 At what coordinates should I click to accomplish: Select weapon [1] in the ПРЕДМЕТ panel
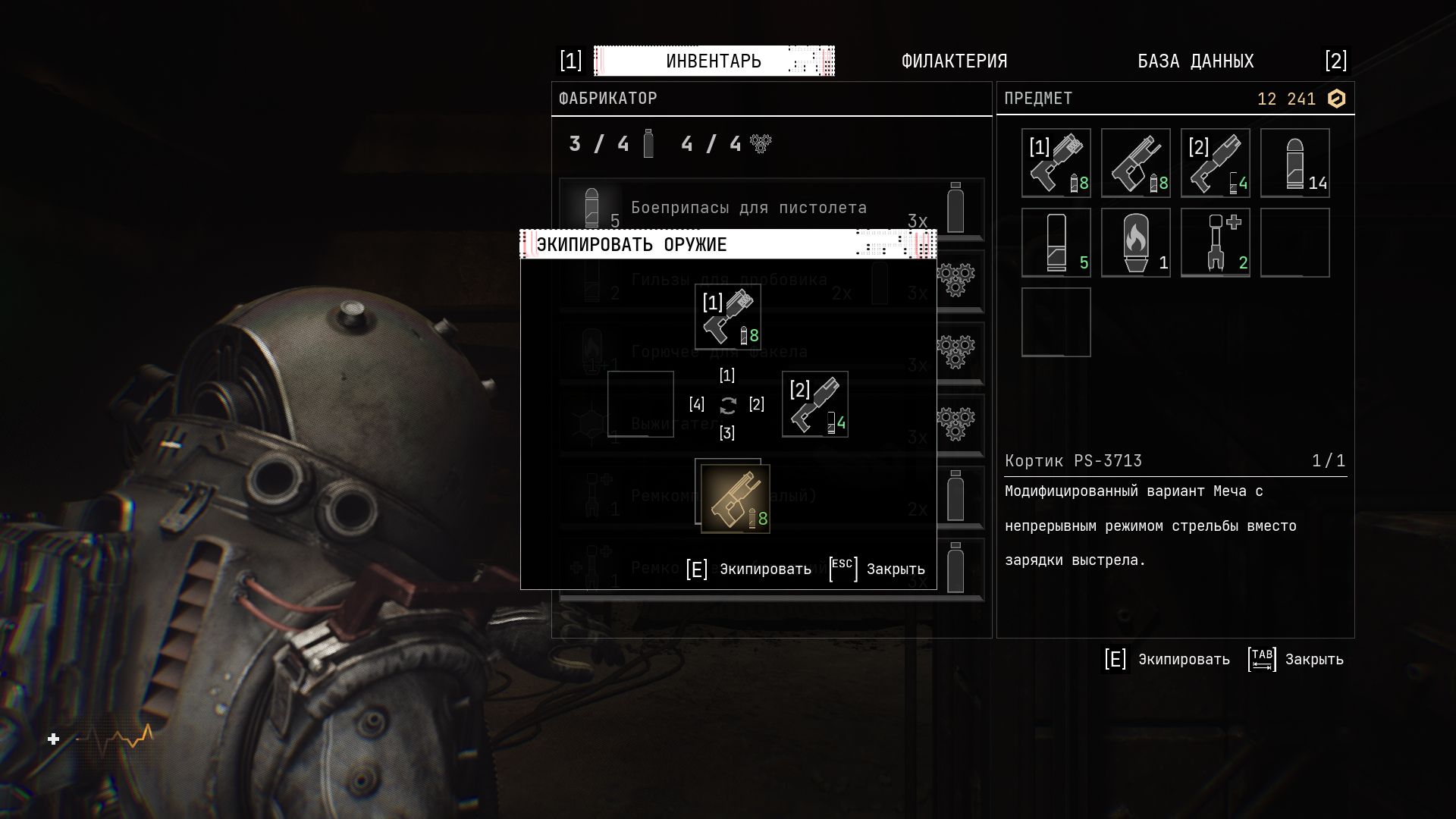coord(1056,163)
